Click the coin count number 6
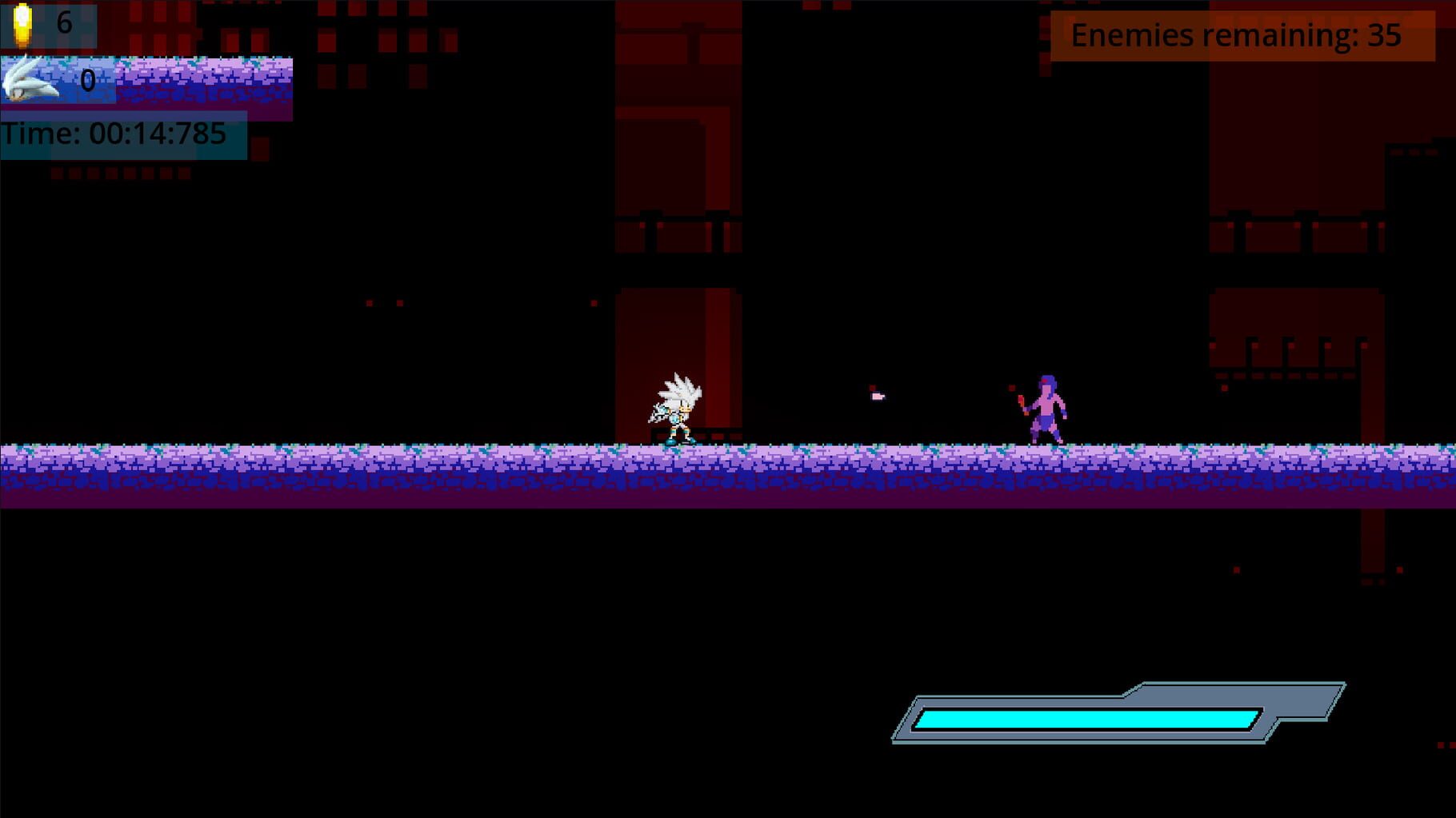Viewport: 1456px width, 818px height. [x=63, y=22]
